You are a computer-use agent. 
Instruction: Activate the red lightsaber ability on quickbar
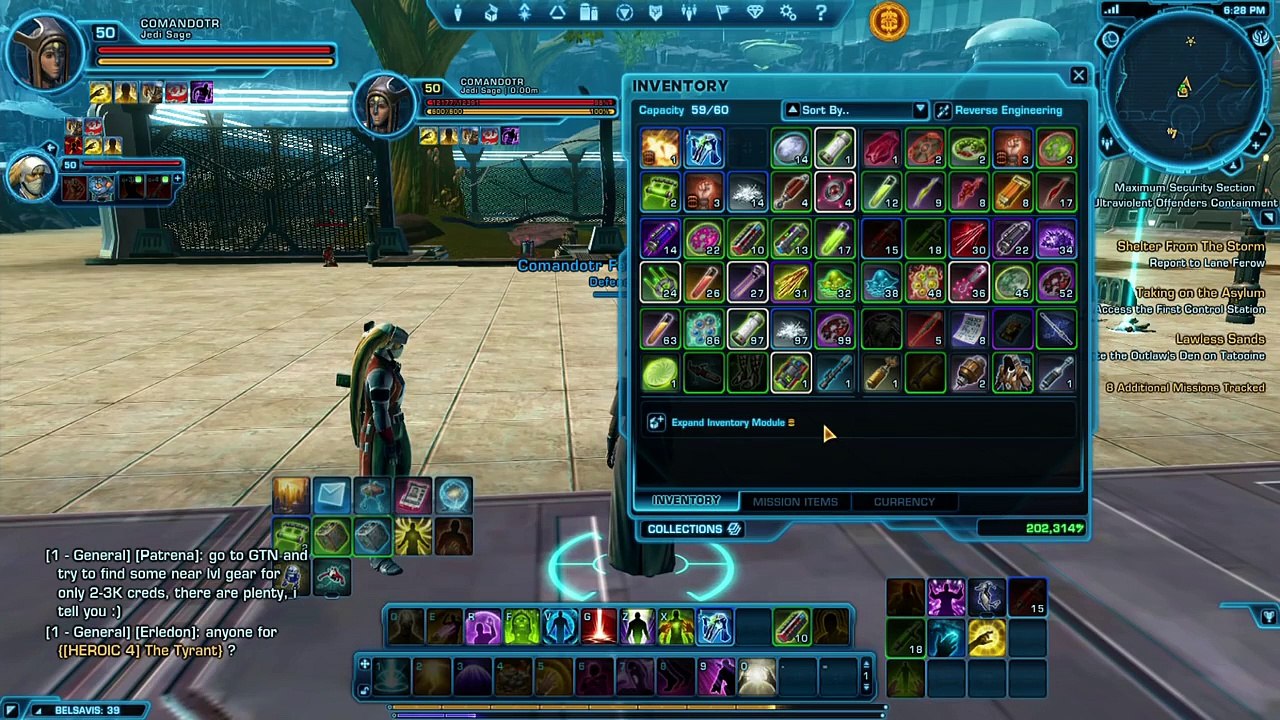pos(599,628)
